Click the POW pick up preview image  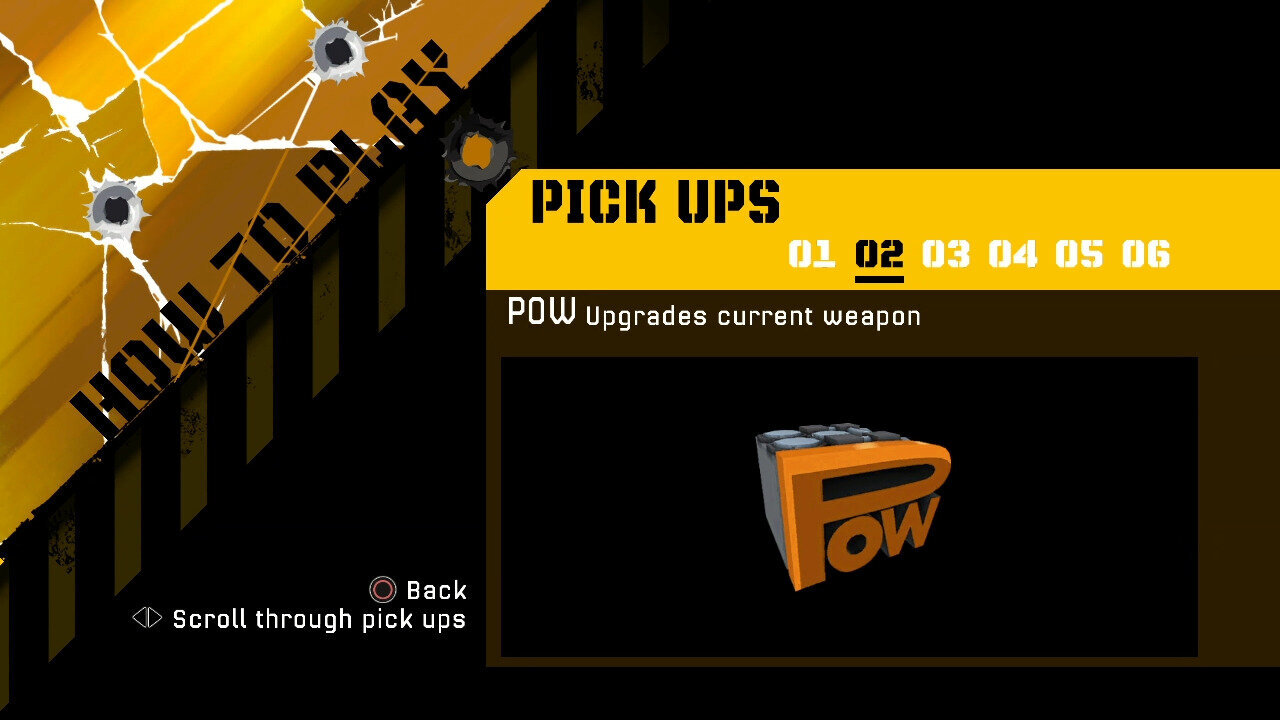coord(849,506)
